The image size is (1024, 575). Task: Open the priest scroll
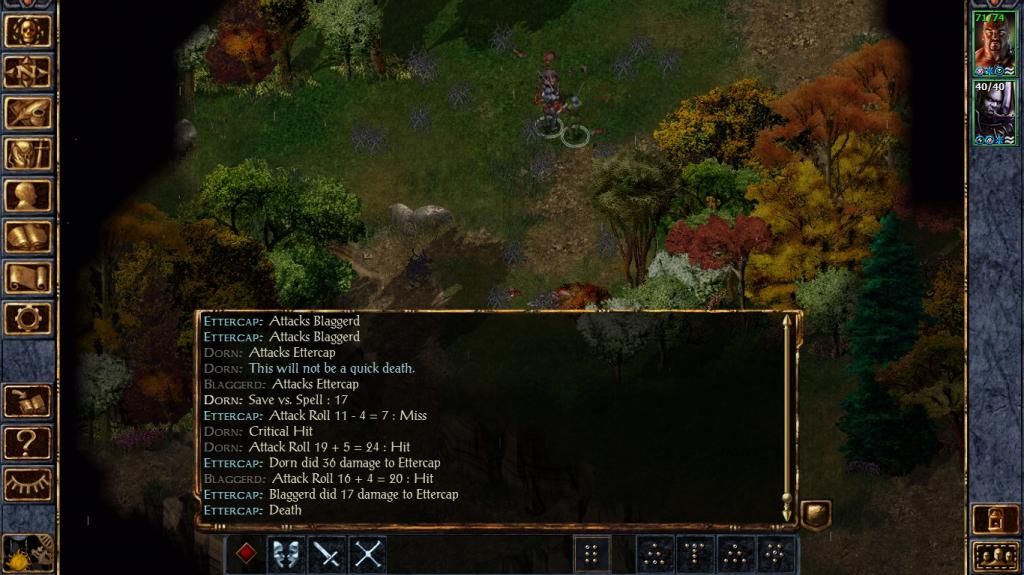(x=27, y=277)
